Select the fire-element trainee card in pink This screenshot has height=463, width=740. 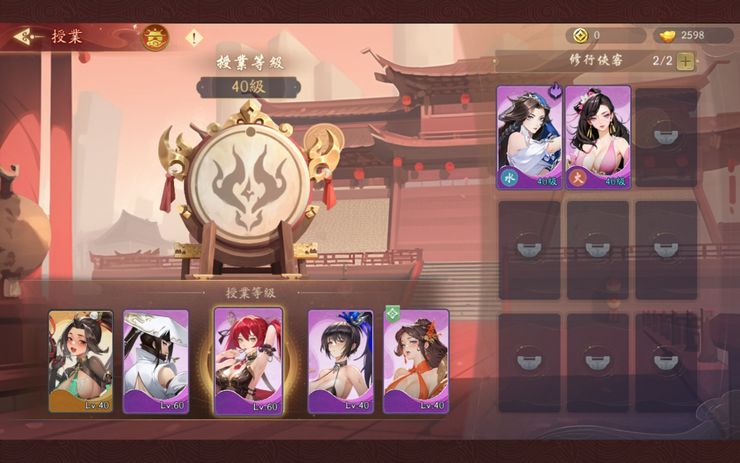pos(597,137)
